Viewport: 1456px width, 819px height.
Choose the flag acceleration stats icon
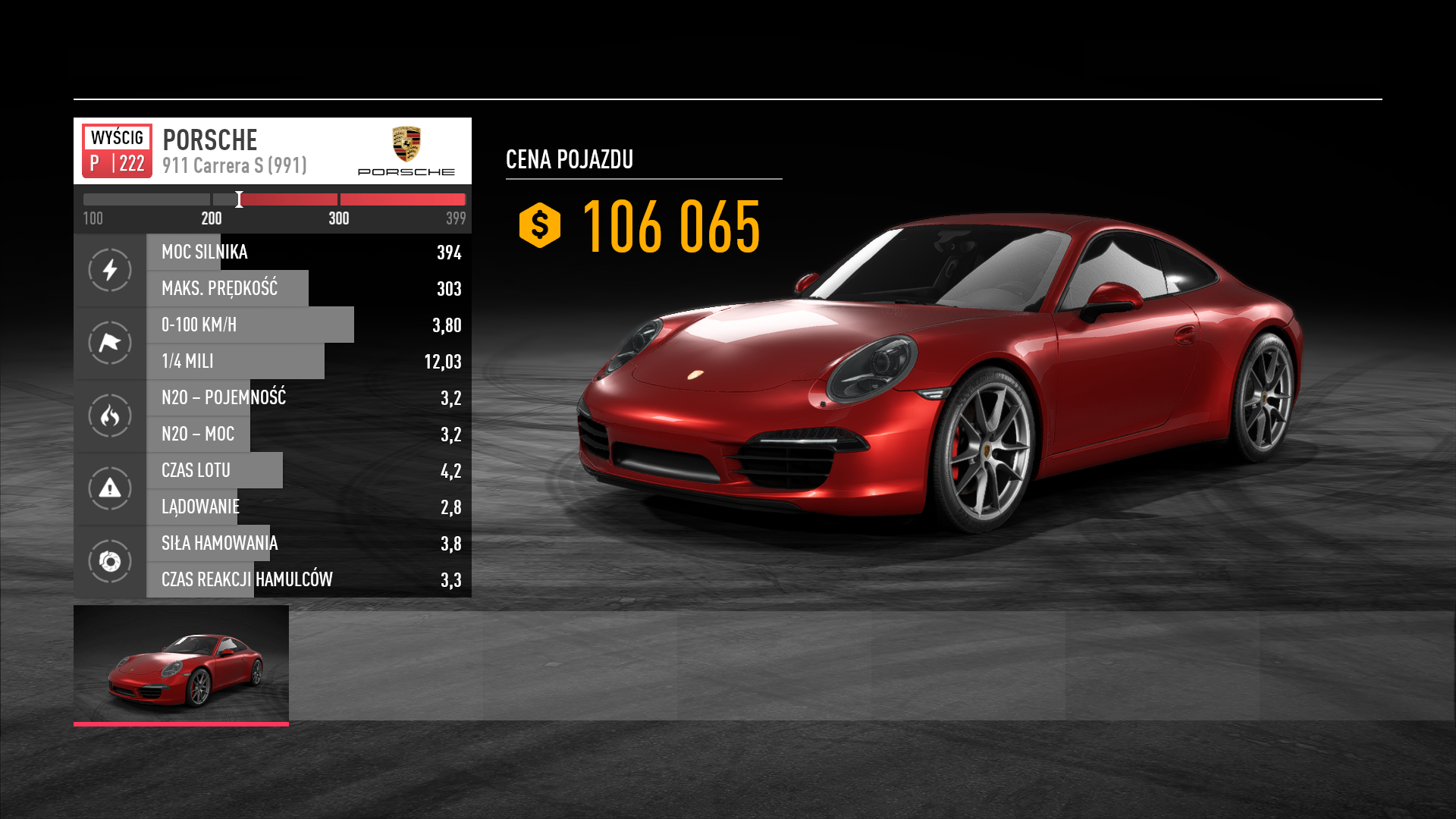[x=110, y=343]
